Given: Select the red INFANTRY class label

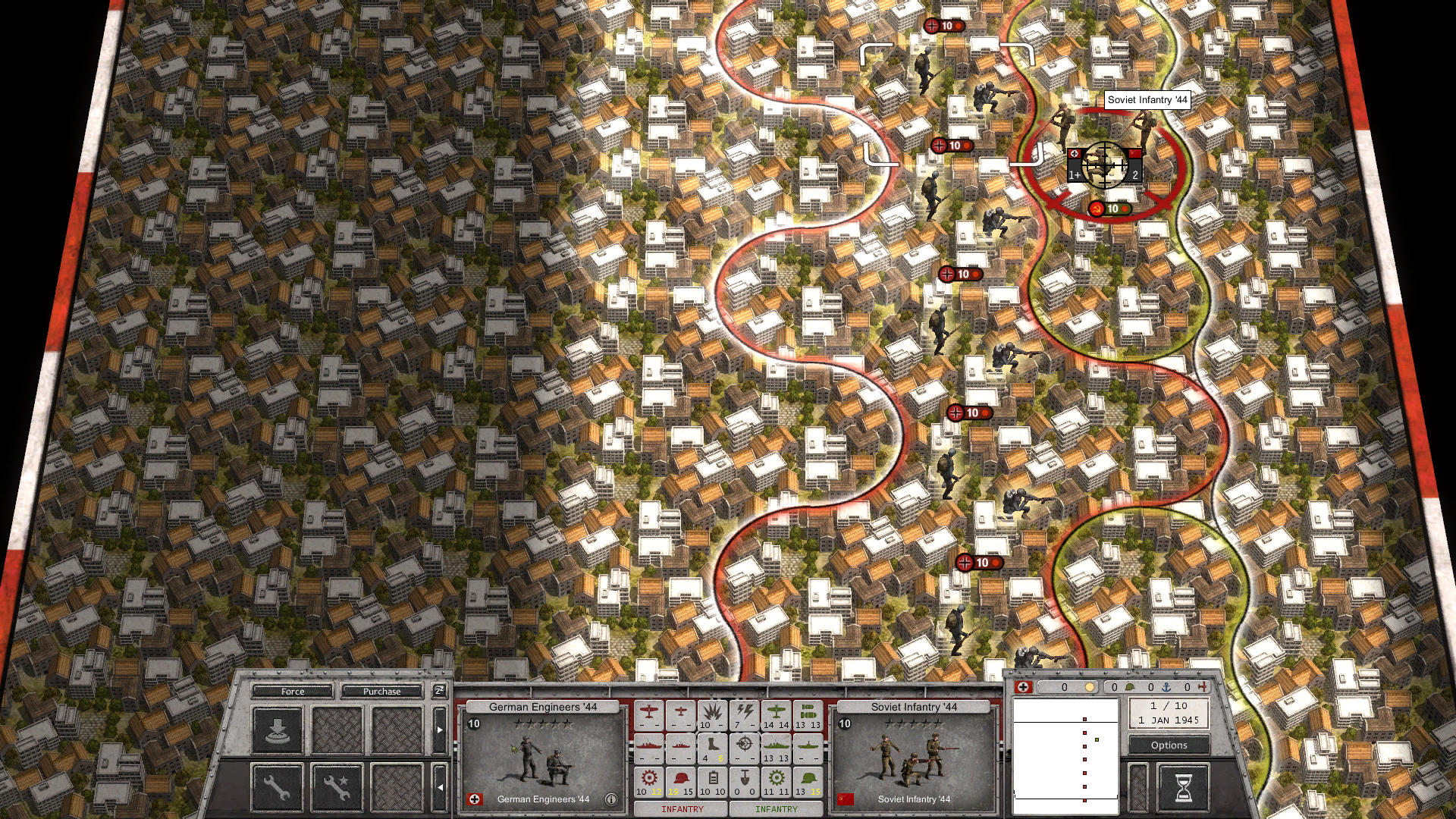Looking at the screenshot, I should tap(682, 808).
